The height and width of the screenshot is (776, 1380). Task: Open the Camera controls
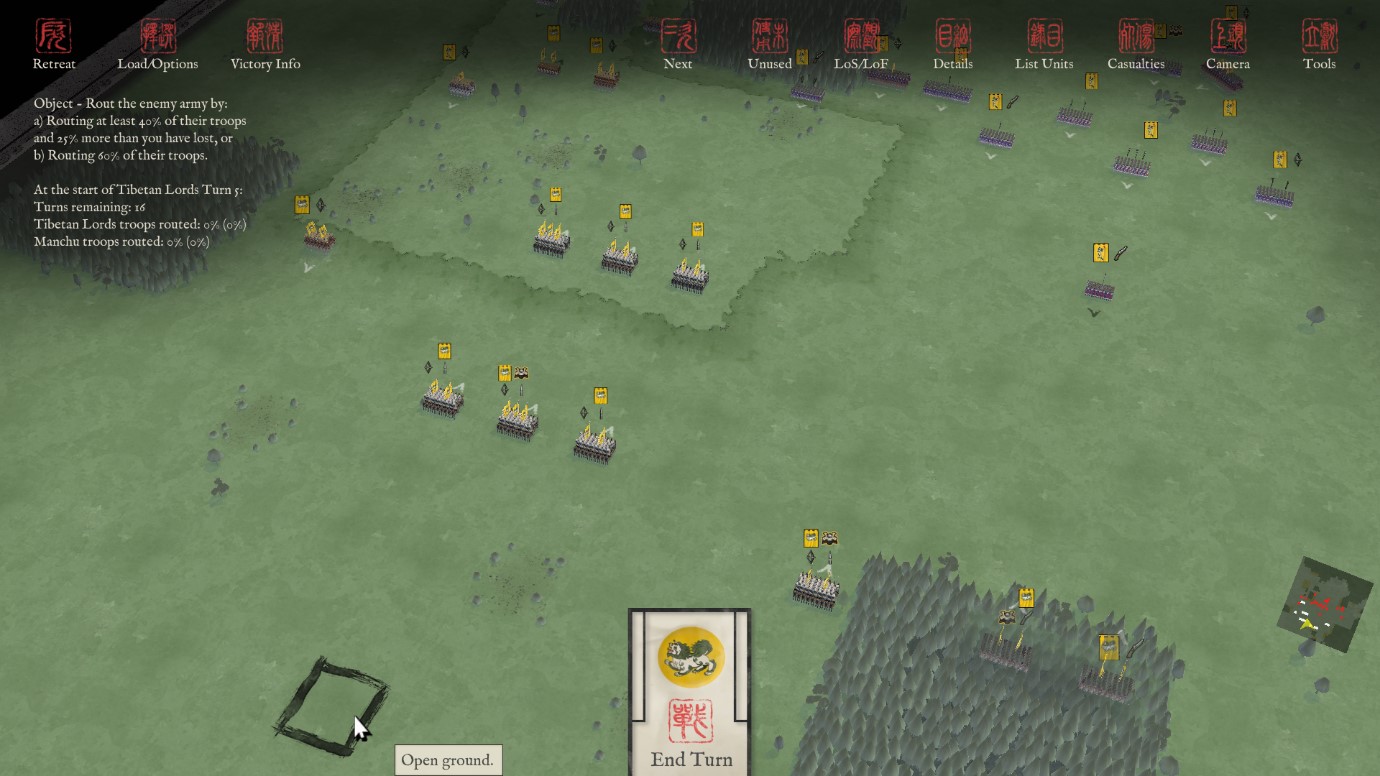(1228, 45)
